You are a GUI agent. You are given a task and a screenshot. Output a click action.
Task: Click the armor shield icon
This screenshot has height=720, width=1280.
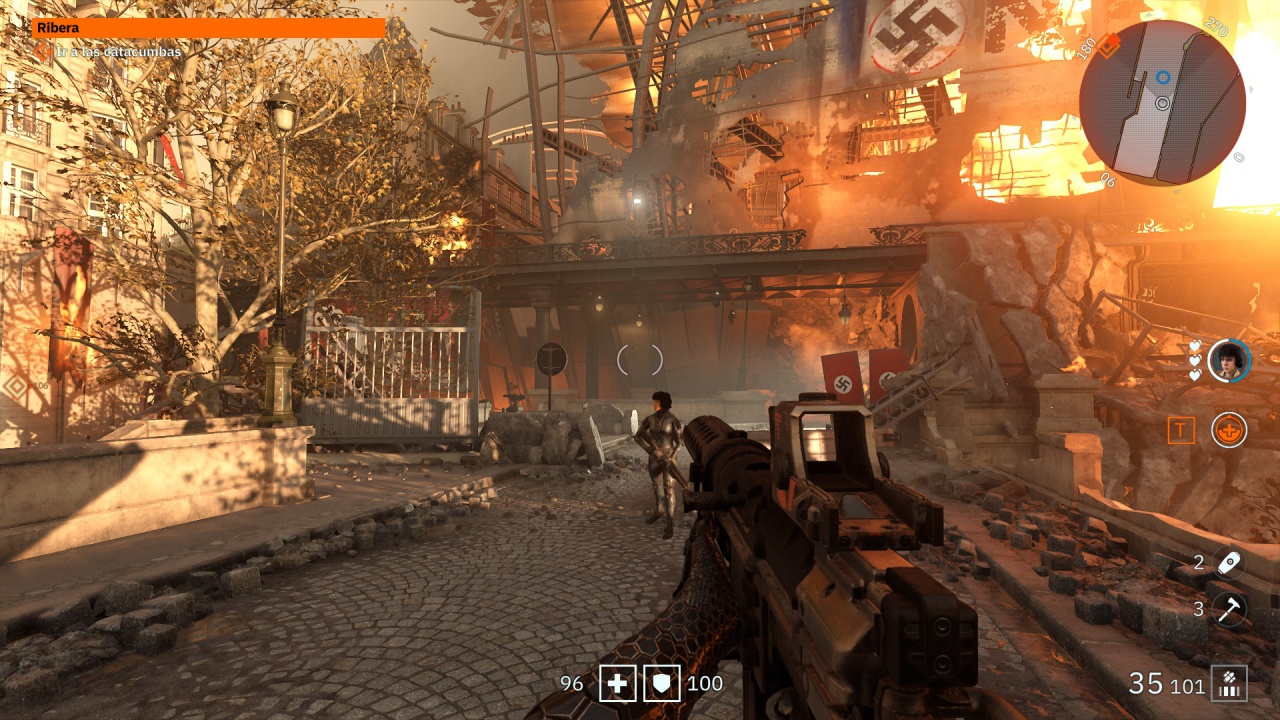(x=662, y=684)
